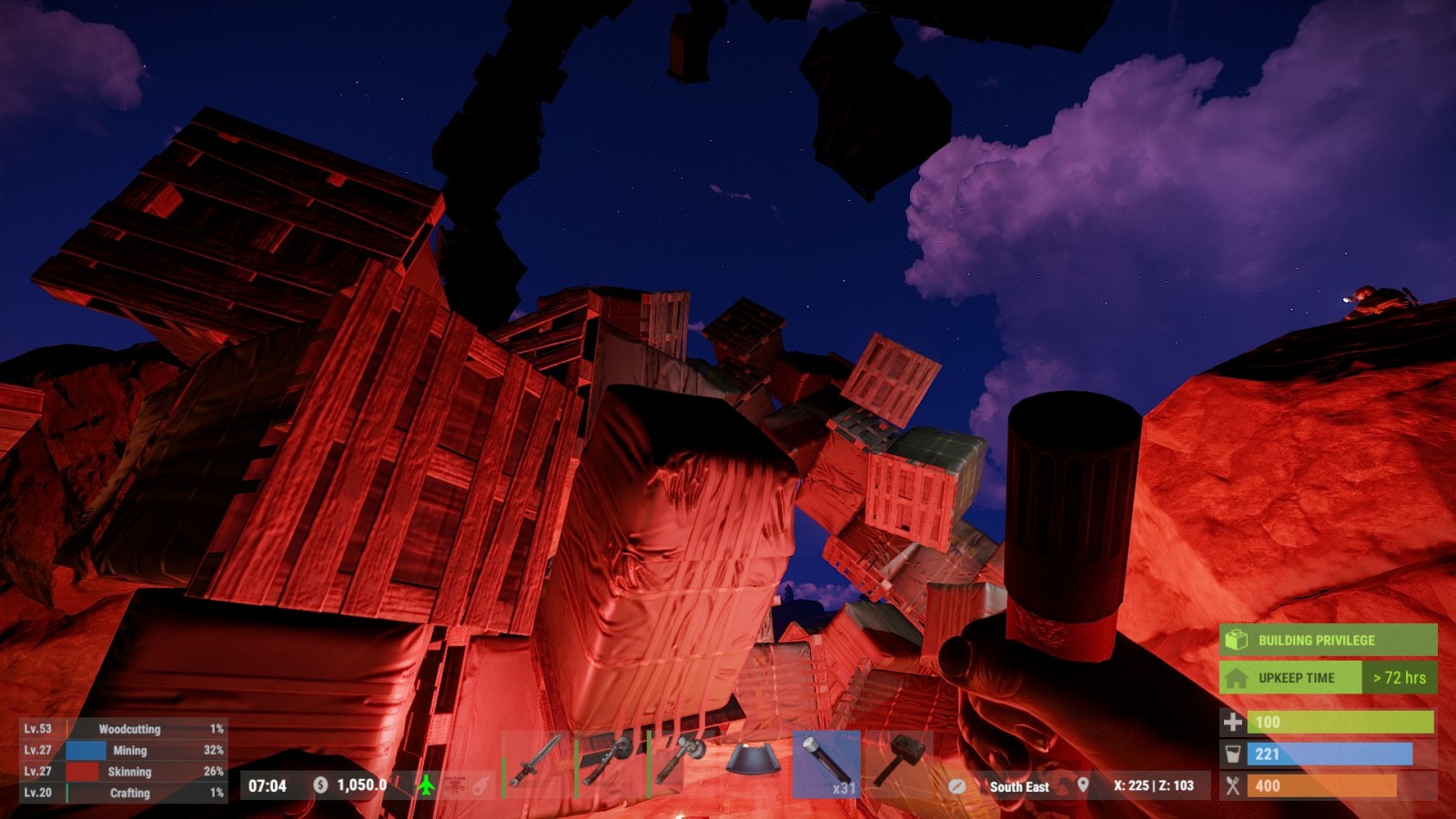Image resolution: width=1456 pixels, height=819 pixels.
Task: Select the cone-shaped dark item slot
Action: tap(753, 763)
